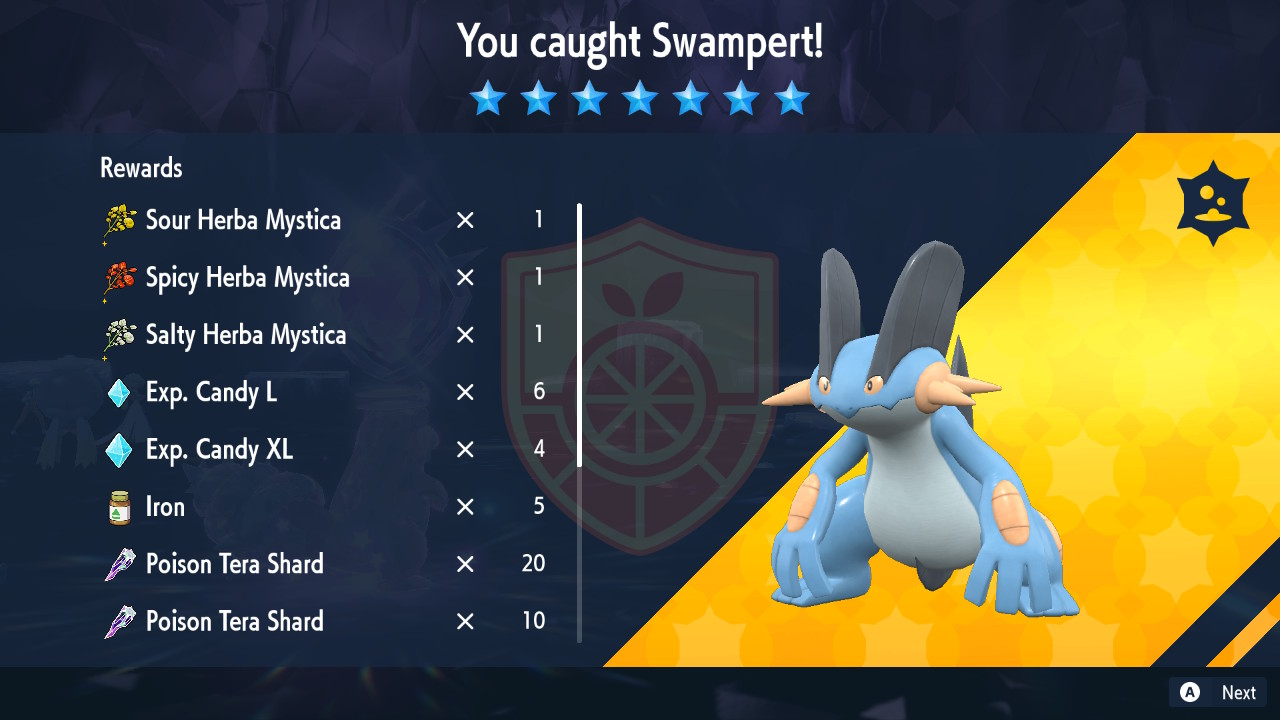Click the Exp. Candy XL icon

[x=119, y=449]
